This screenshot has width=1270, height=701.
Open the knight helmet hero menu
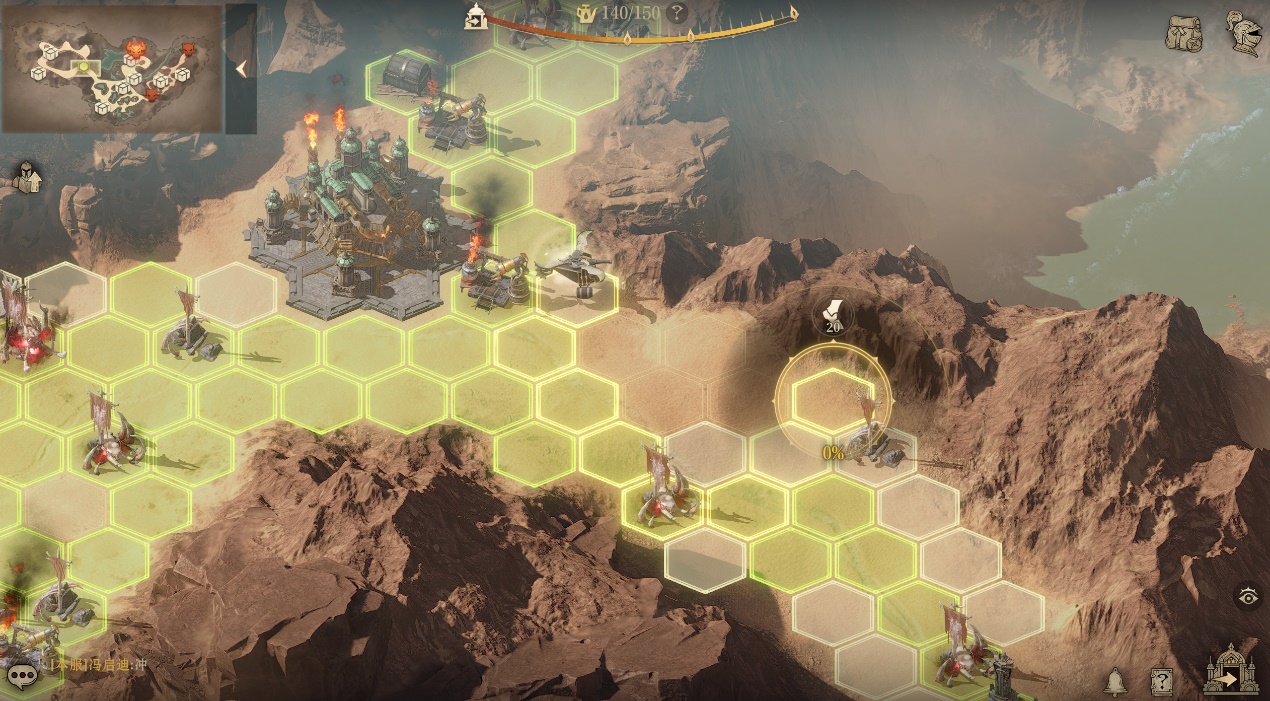[x=1242, y=31]
